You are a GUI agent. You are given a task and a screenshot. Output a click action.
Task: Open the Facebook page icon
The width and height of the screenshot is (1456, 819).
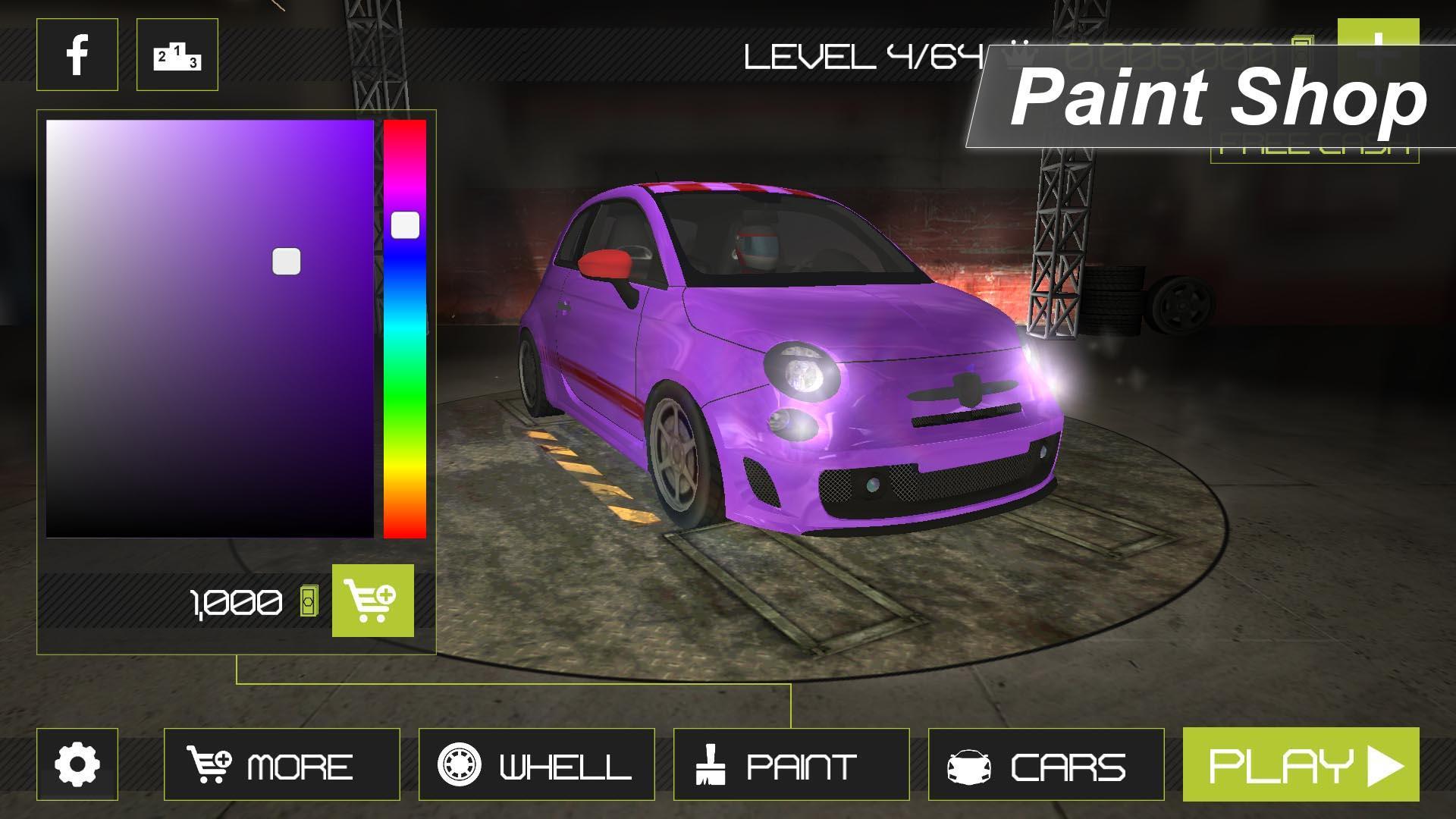(x=78, y=55)
